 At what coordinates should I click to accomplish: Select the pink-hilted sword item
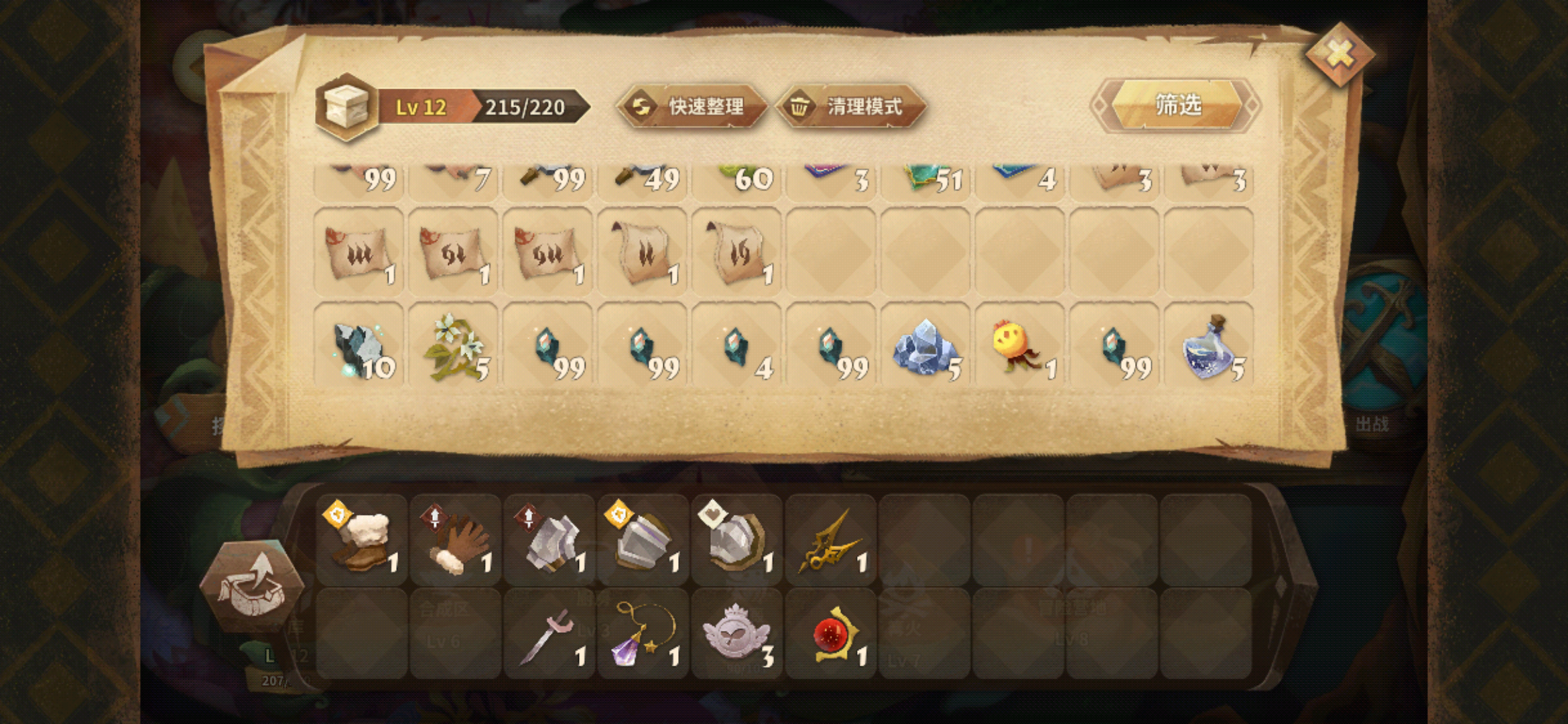(x=549, y=634)
